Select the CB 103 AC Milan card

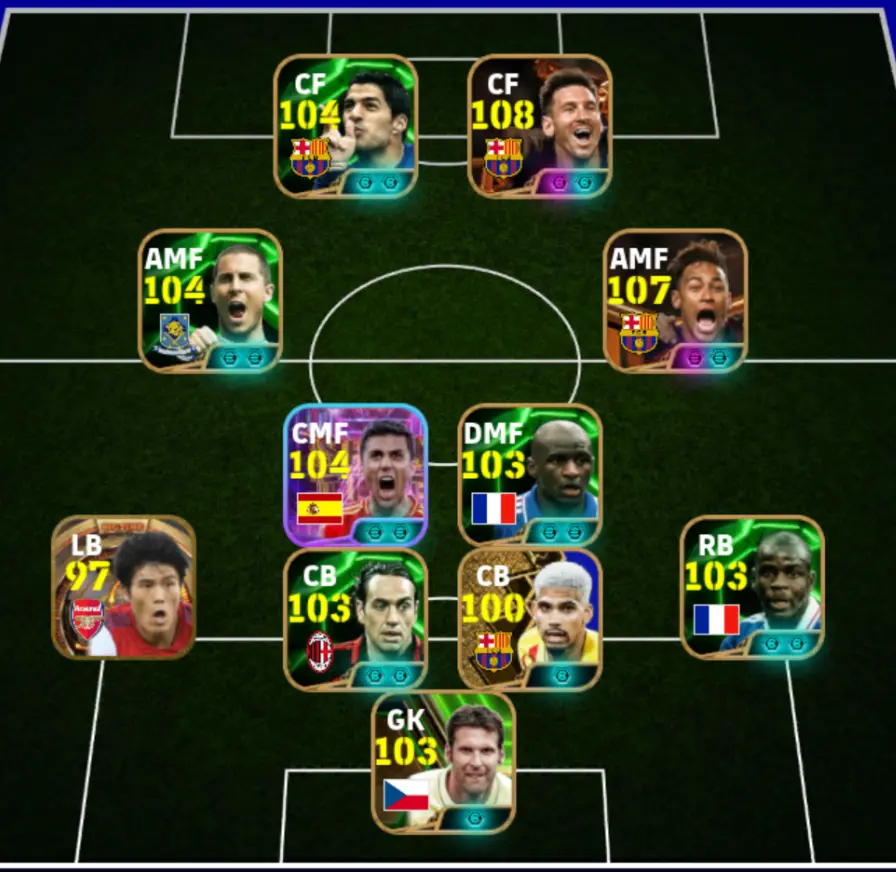pyautogui.click(x=356, y=620)
